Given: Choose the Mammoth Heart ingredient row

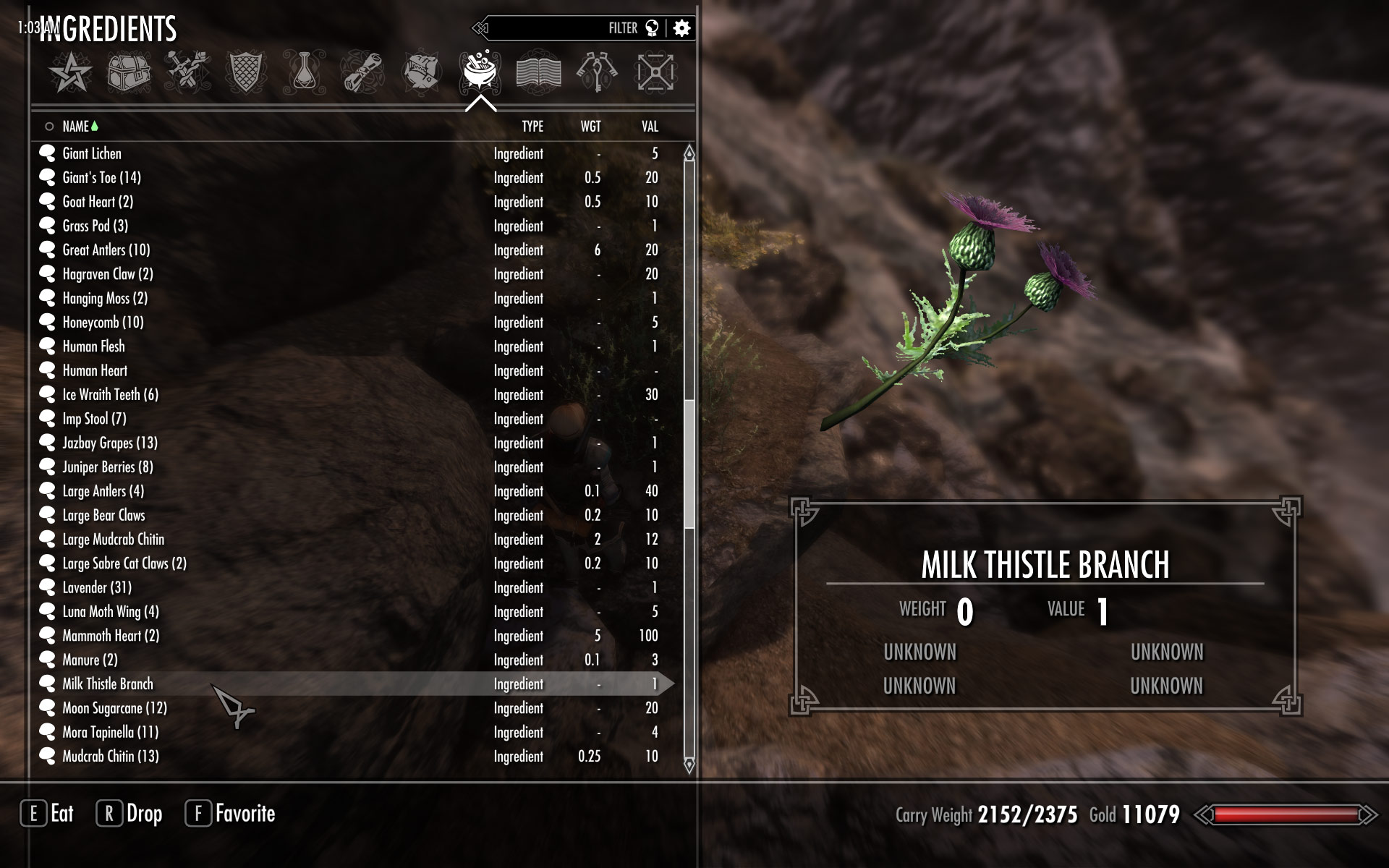Looking at the screenshot, I should 111,636.
